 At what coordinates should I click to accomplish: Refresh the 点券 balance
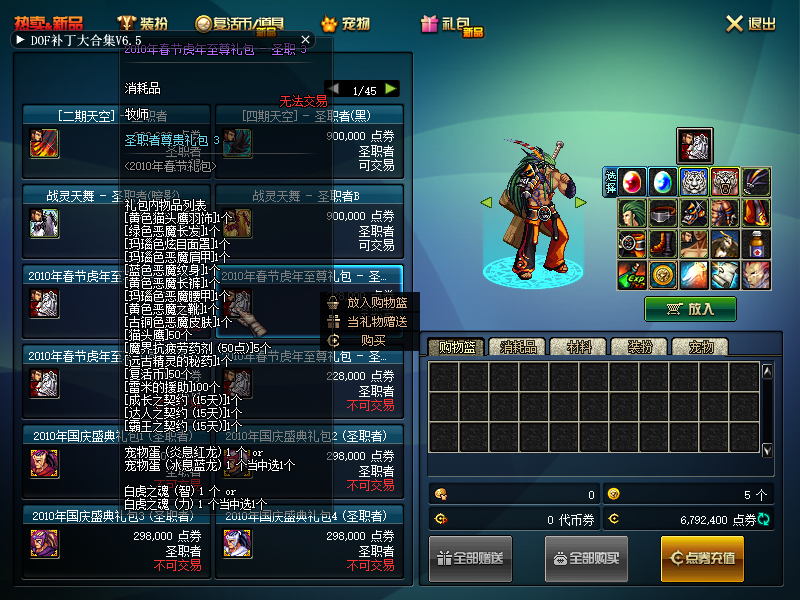click(765, 520)
